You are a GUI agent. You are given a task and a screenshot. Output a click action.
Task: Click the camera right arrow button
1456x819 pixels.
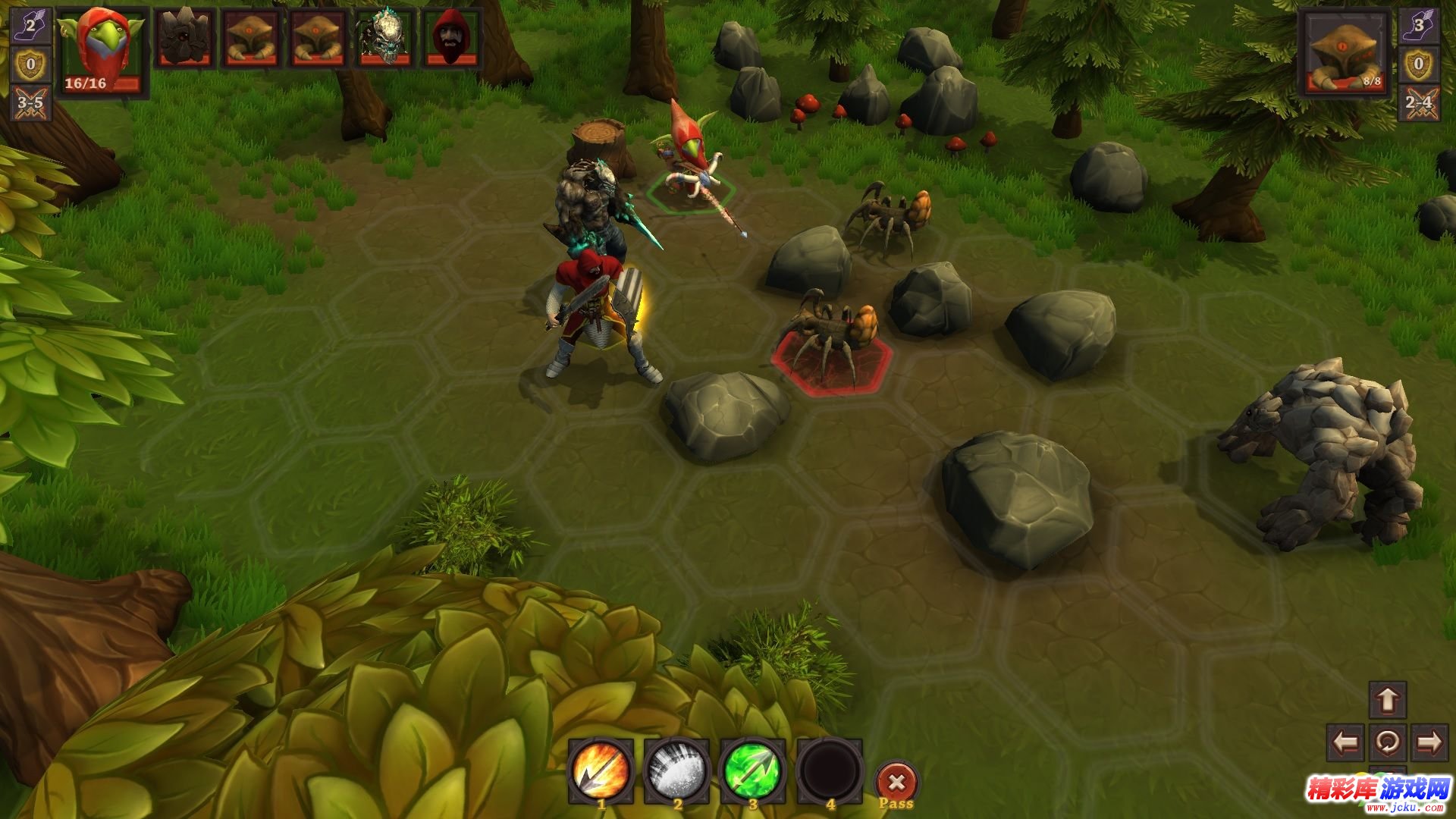tap(1429, 742)
